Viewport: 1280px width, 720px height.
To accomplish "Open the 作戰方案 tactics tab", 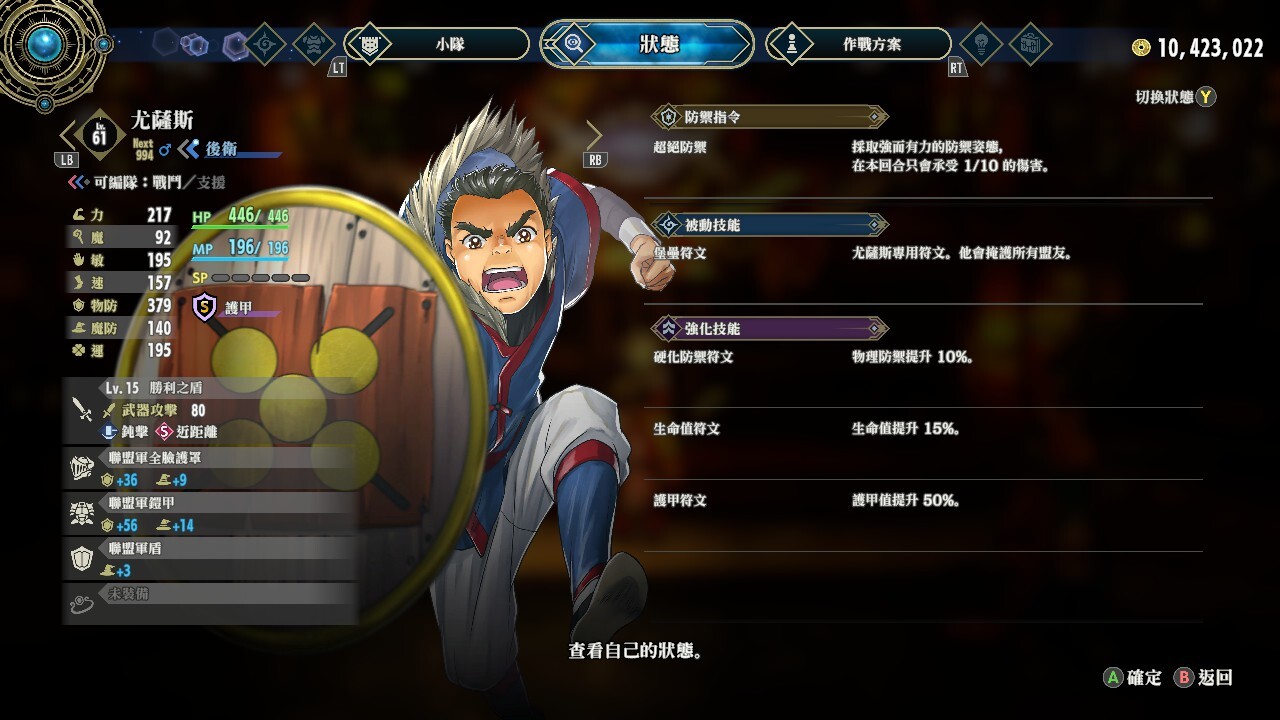I will click(x=858, y=44).
